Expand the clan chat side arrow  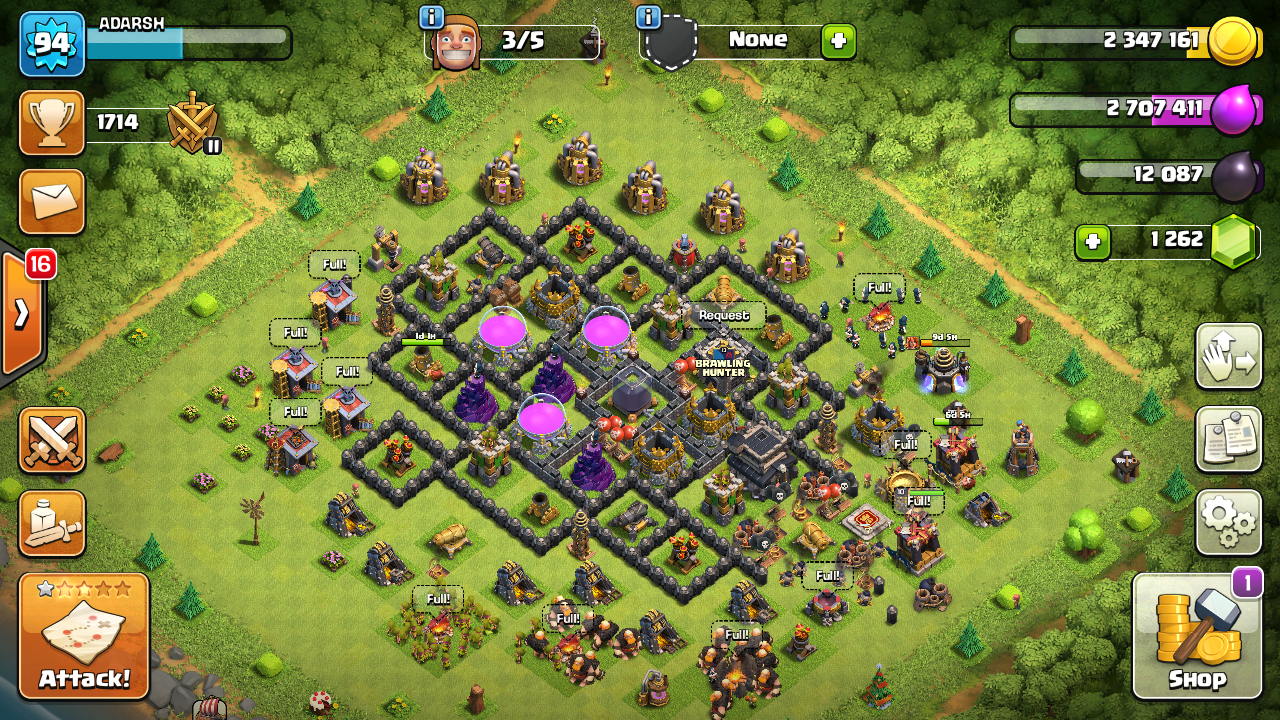click(22, 314)
